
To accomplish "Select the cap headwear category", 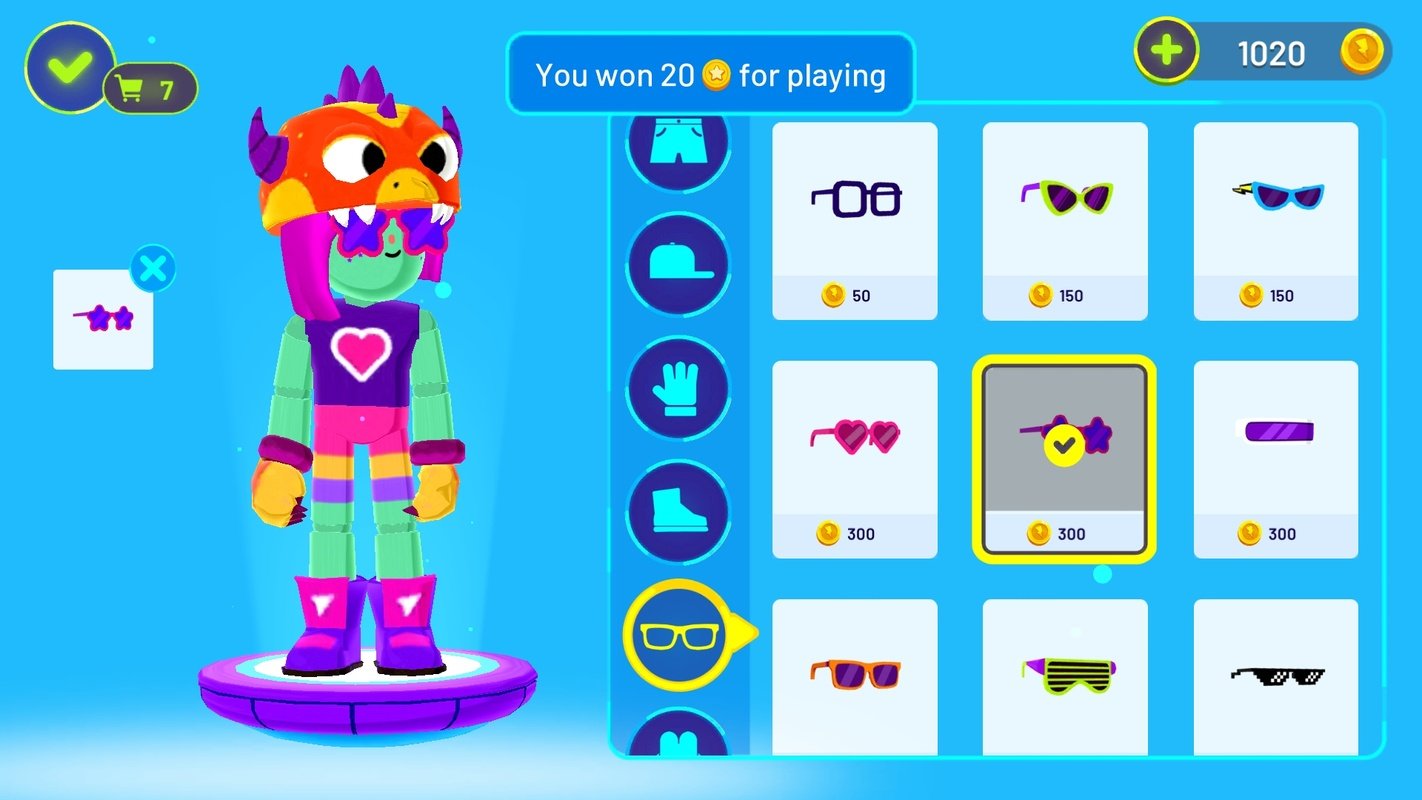I will click(678, 266).
